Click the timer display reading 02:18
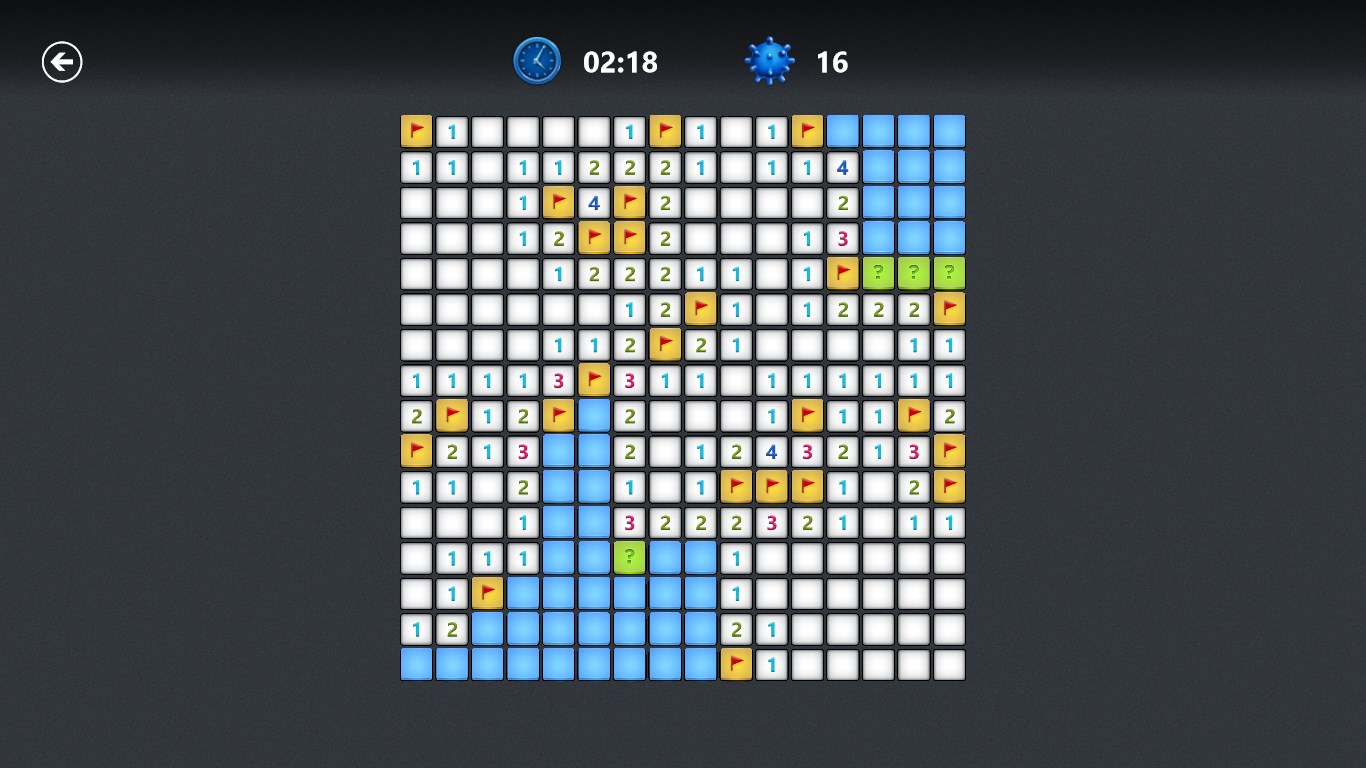Screen dimensions: 1366x768 click(618, 61)
